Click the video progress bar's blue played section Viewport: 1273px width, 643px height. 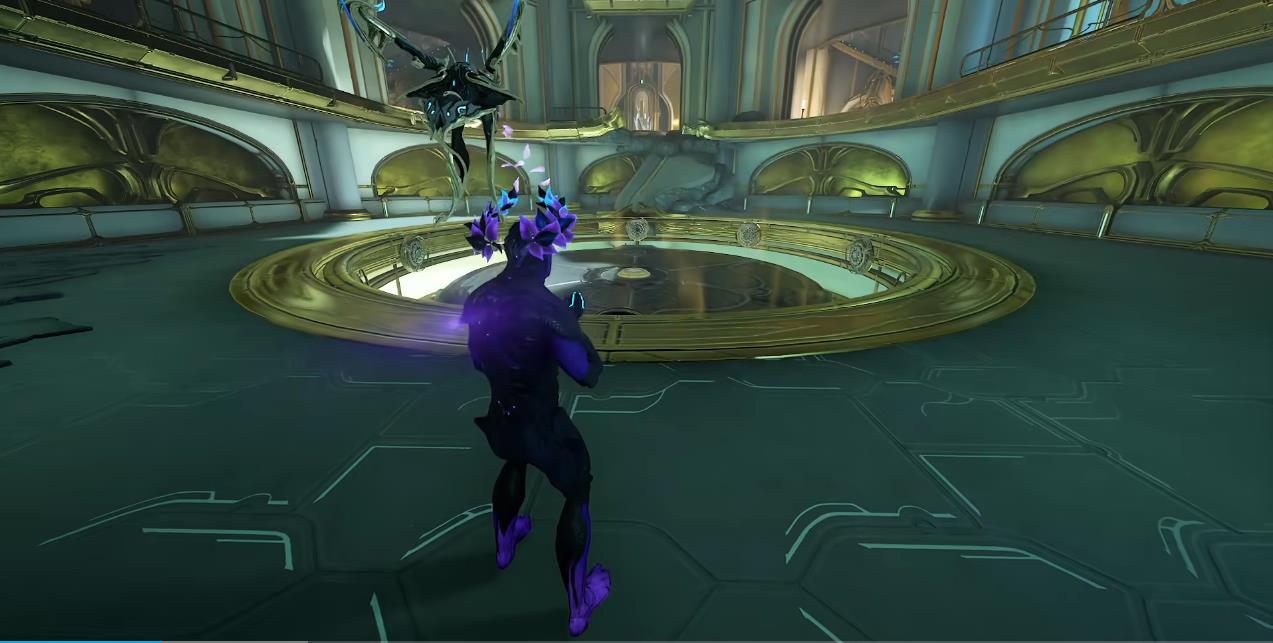pyautogui.click(x=80, y=640)
